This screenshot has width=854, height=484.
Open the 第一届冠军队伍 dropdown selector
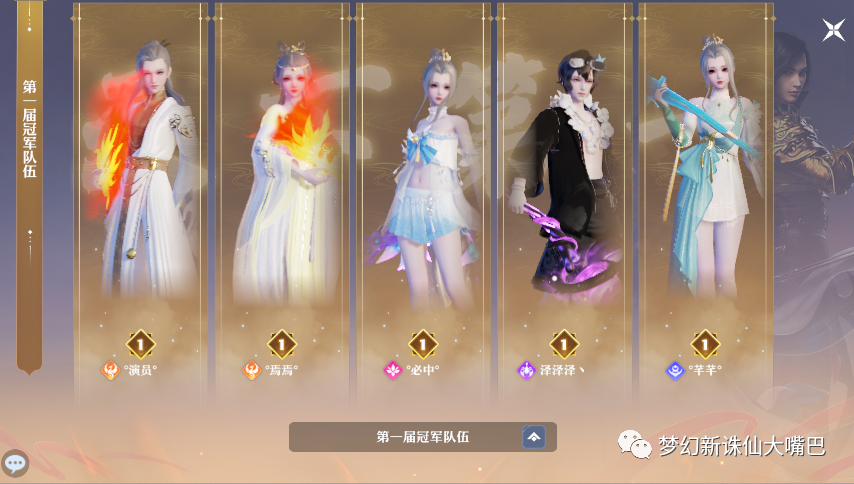pos(533,437)
